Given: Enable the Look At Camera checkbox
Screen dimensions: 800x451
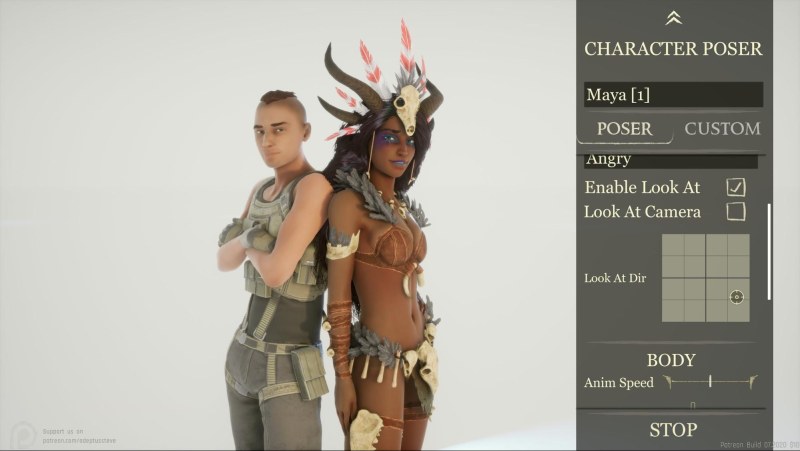Looking at the screenshot, I should (x=736, y=211).
